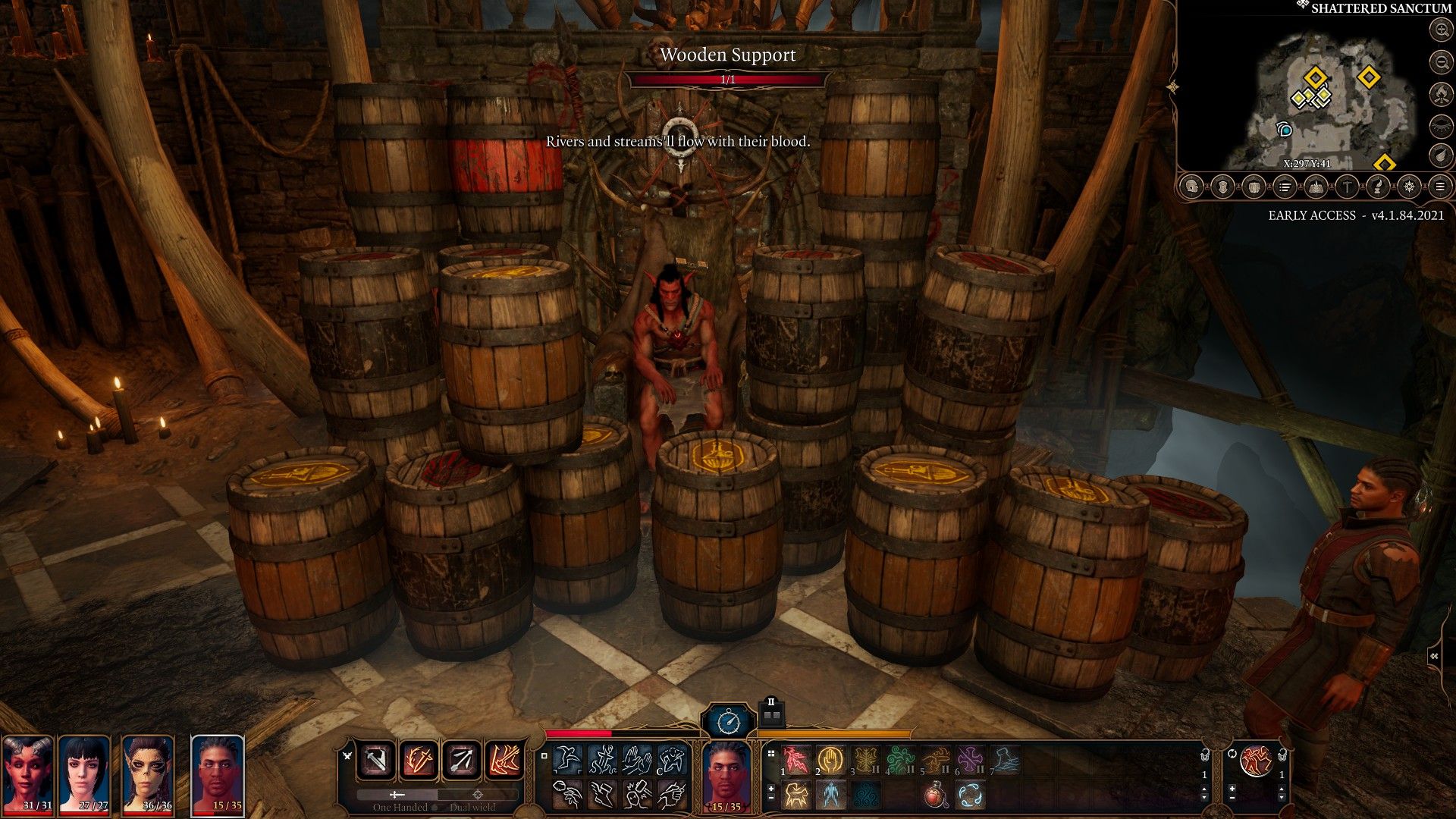Toggle turn-based mode stopwatch button
Screen dimensions: 1456x819
(728, 720)
